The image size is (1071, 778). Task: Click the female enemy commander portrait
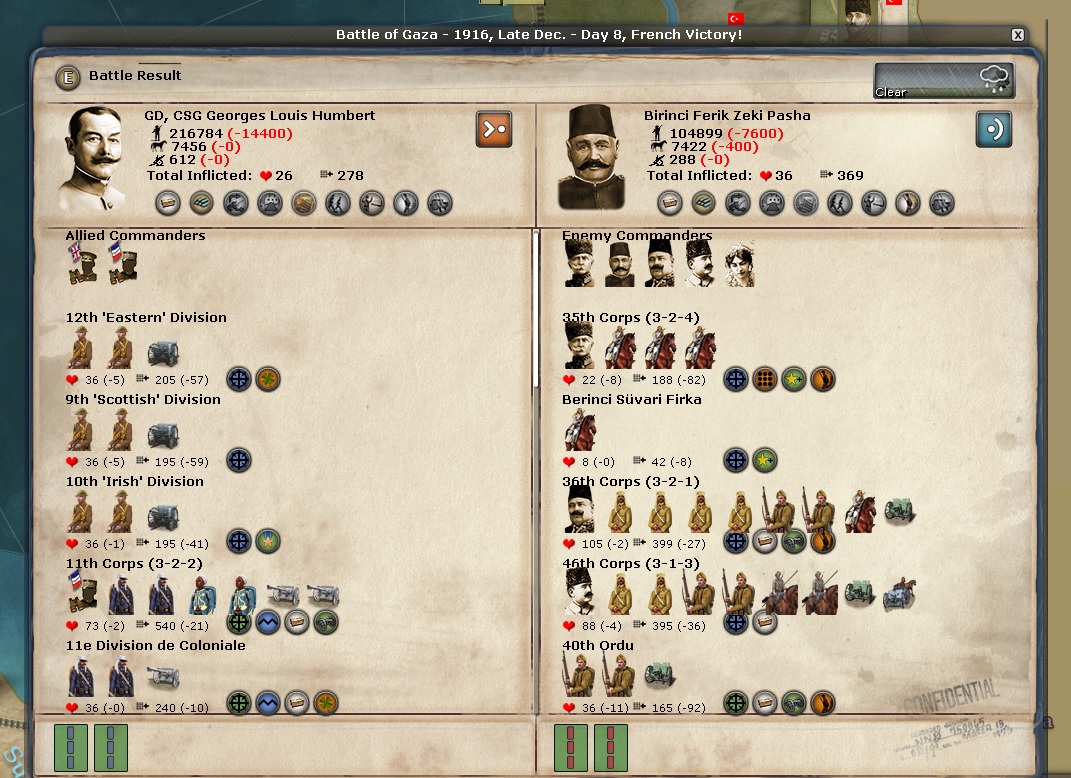[x=739, y=264]
